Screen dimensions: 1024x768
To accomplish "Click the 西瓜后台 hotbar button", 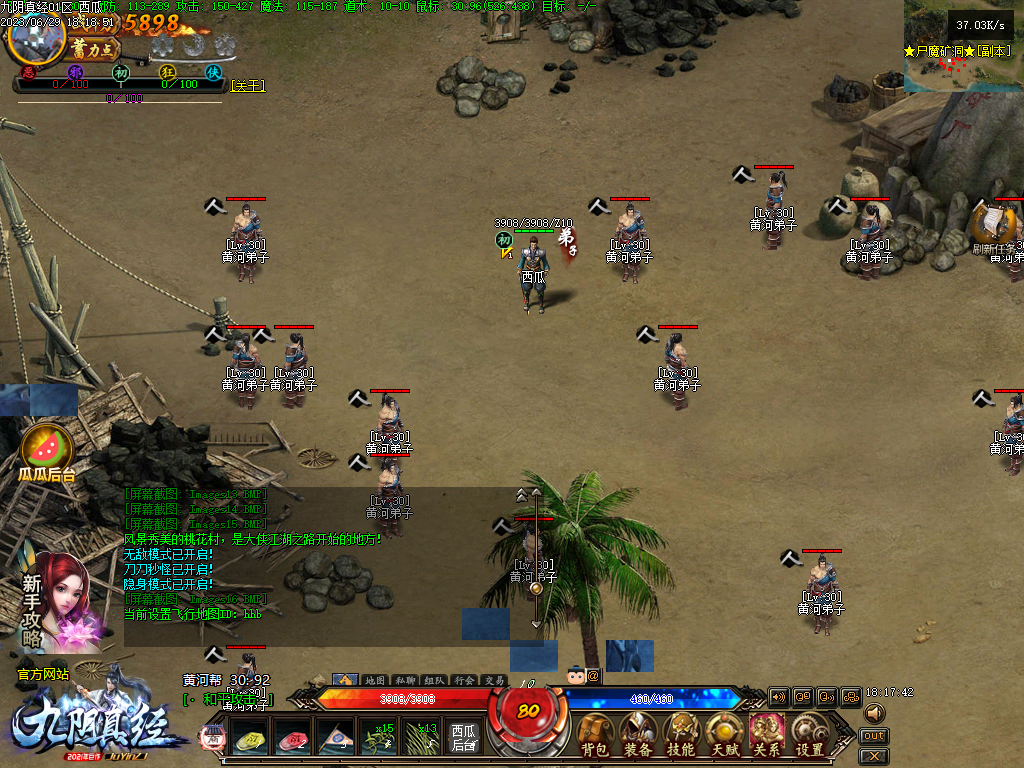I will pos(463,738).
